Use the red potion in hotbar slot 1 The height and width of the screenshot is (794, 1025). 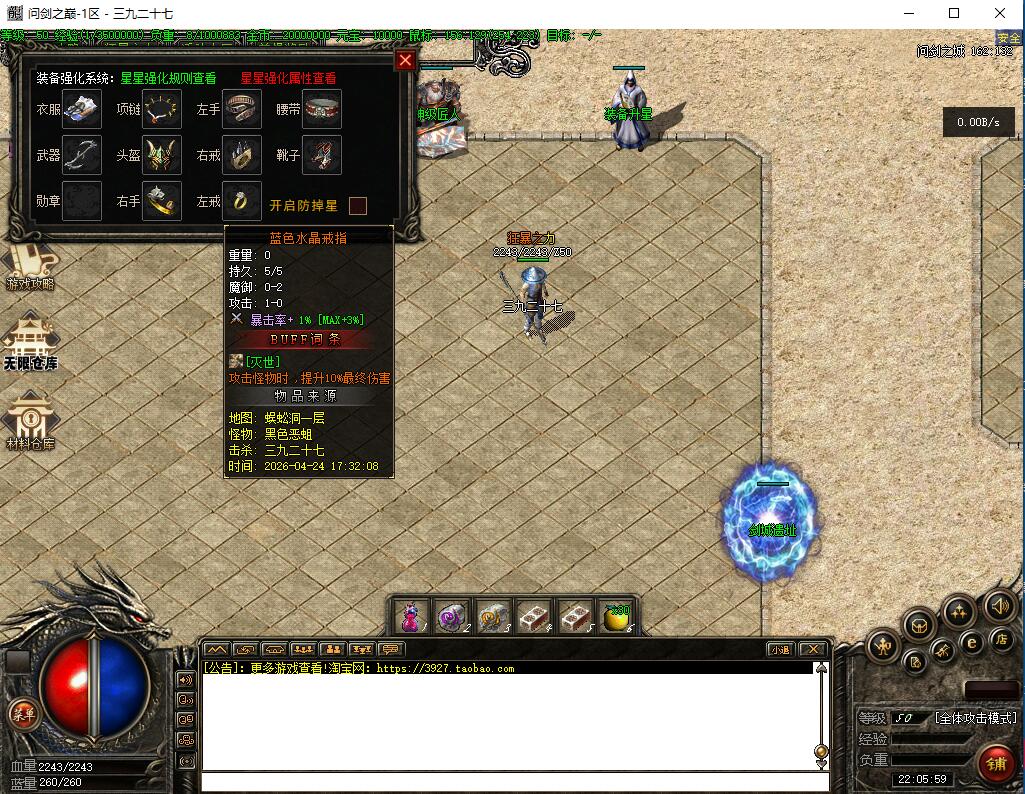pos(411,615)
